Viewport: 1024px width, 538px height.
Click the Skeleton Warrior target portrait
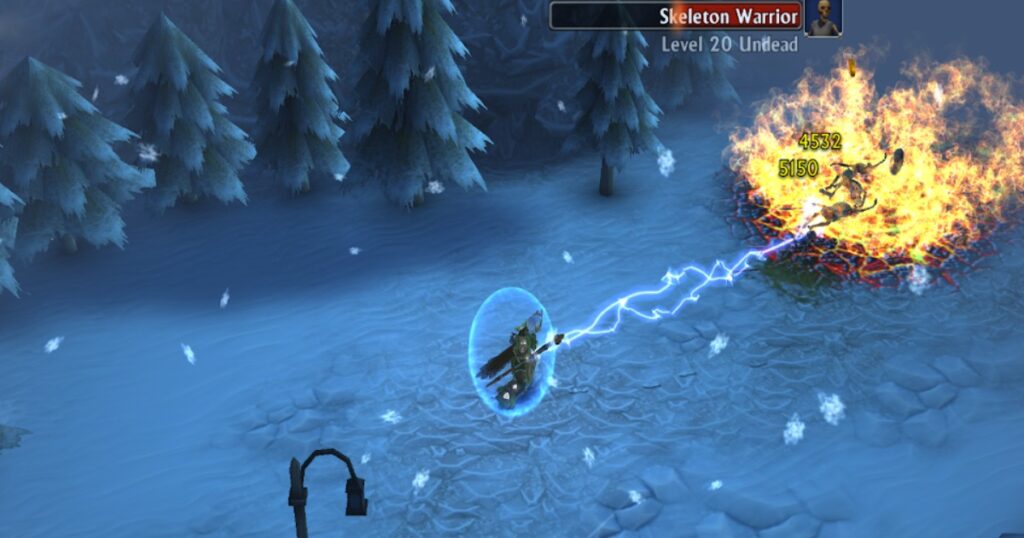click(823, 18)
